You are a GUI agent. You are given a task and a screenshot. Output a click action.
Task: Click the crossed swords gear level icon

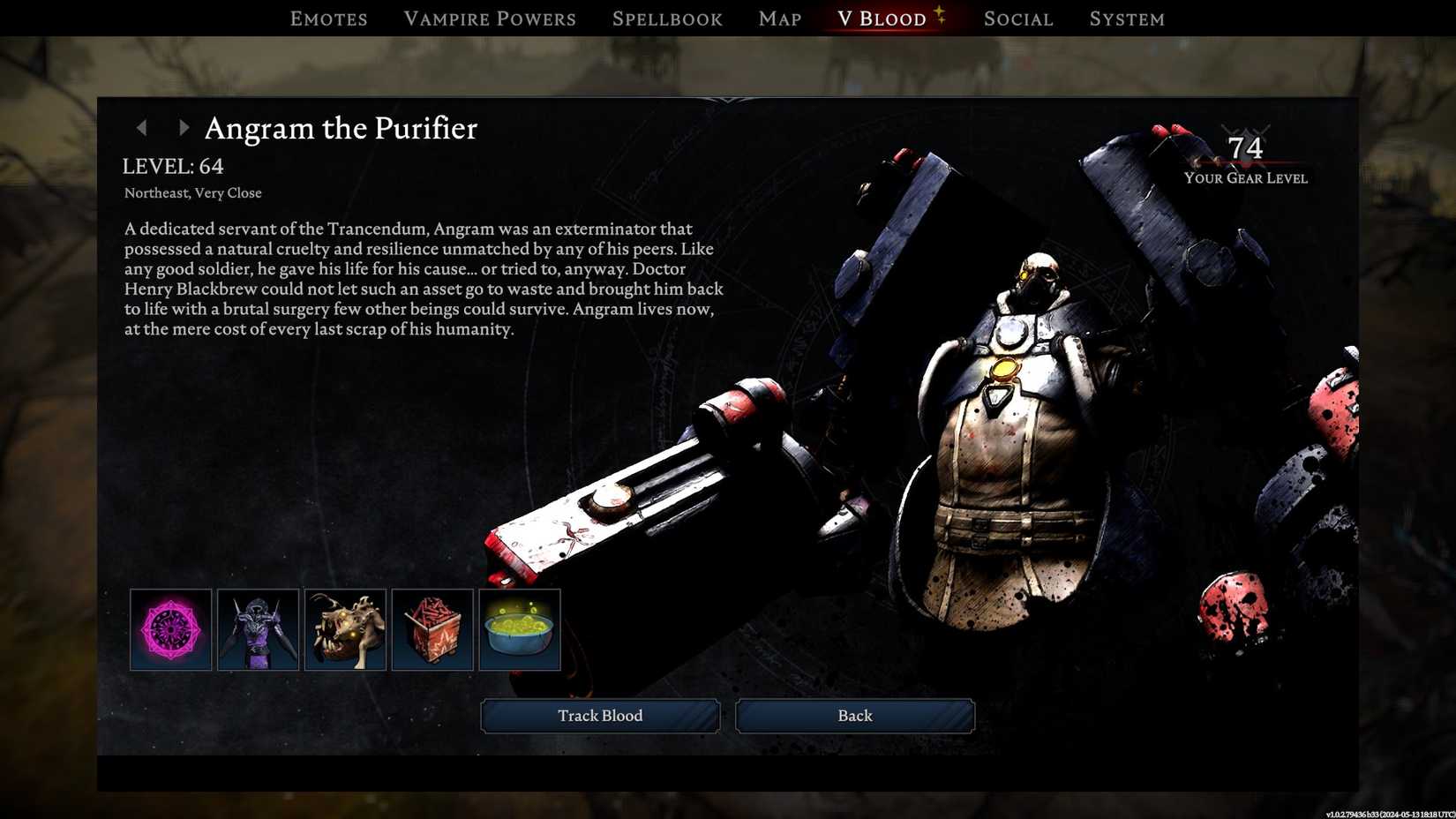[1248, 131]
